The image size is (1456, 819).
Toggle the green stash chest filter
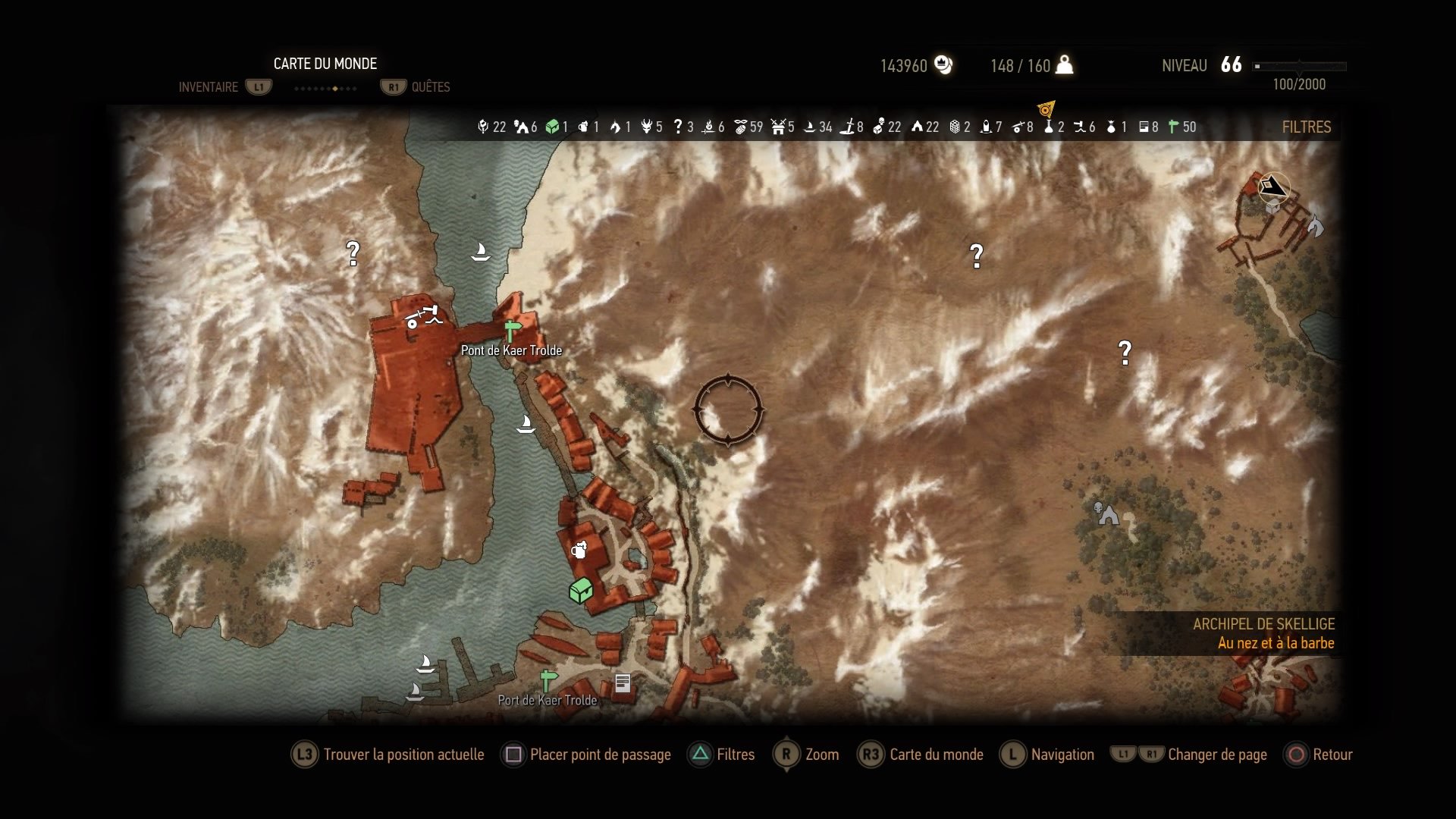tap(552, 127)
